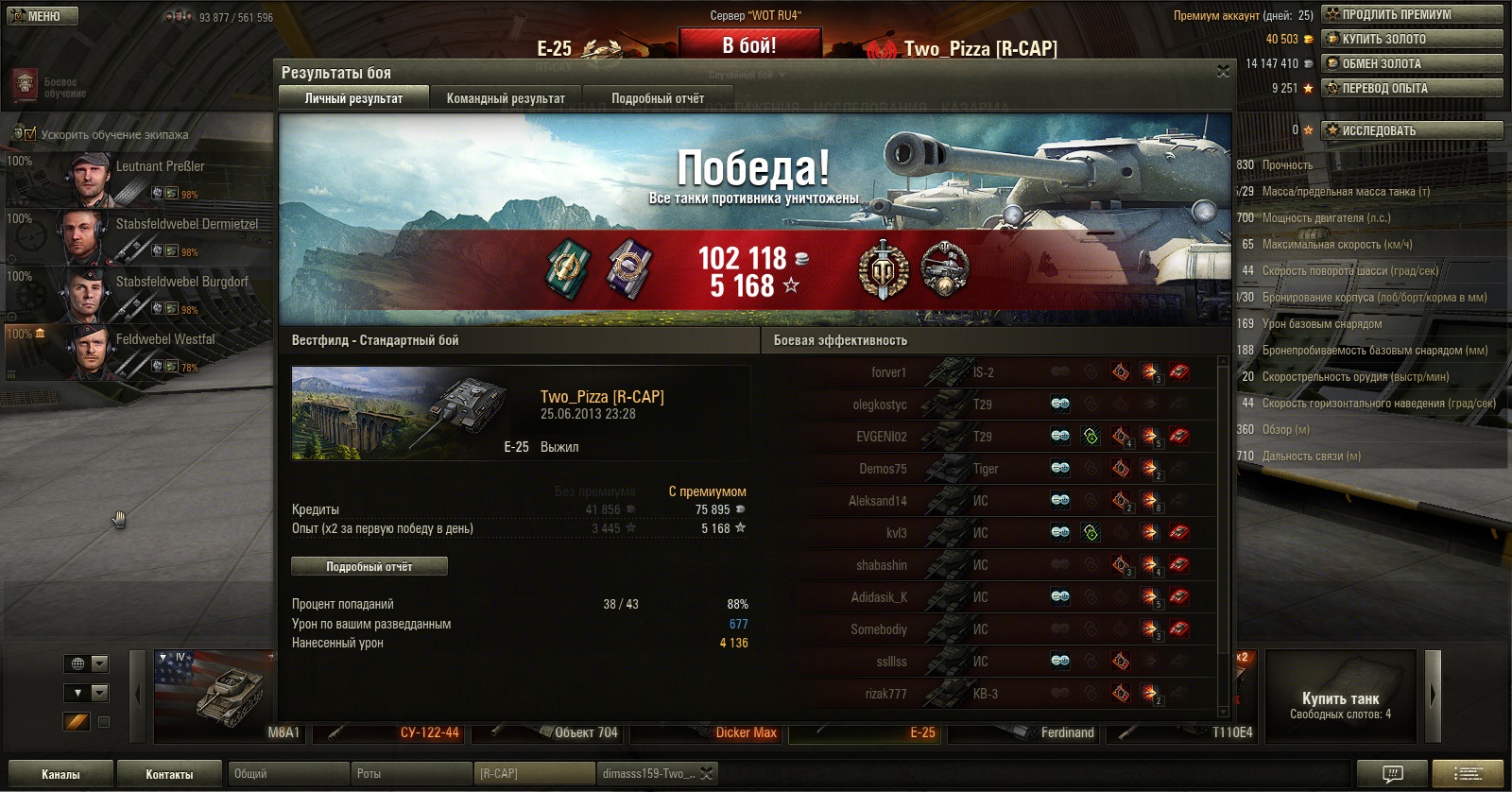Image resolution: width=1512 pixels, height=792 pixels.
Task: Choose КУПИТЬ ЗОЛОТО to buy gold
Action: [1412, 39]
